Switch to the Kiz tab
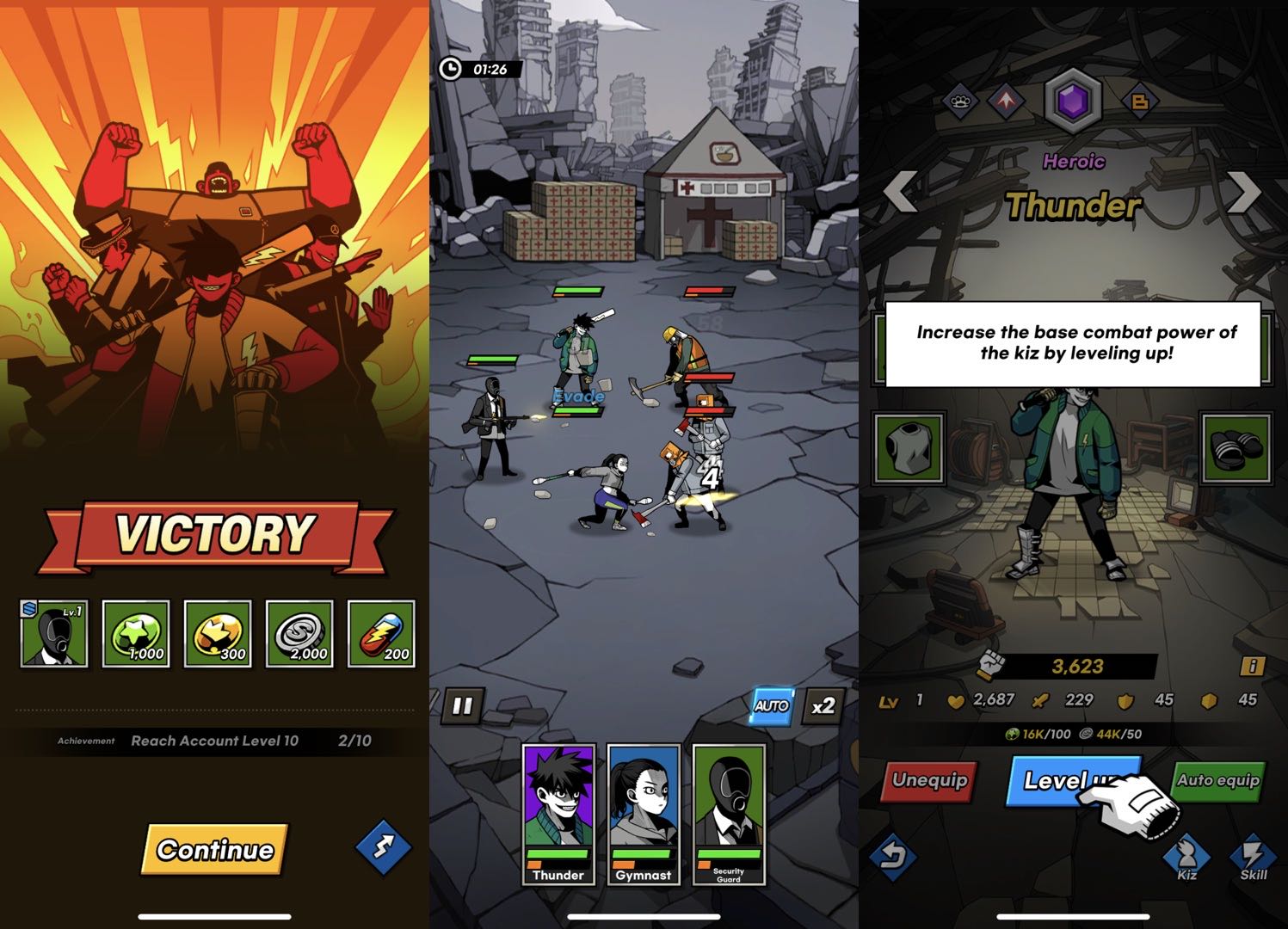The width and height of the screenshot is (1288, 929). coord(1186,858)
